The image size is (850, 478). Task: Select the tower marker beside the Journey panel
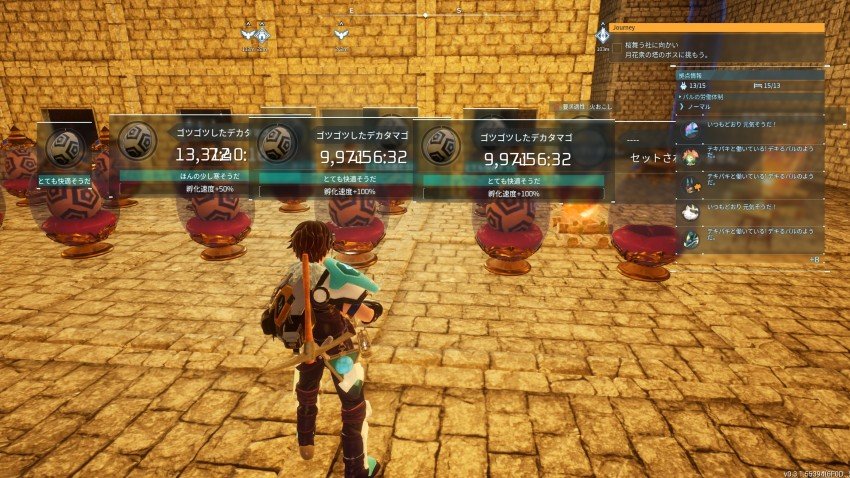[x=602, y=35]
